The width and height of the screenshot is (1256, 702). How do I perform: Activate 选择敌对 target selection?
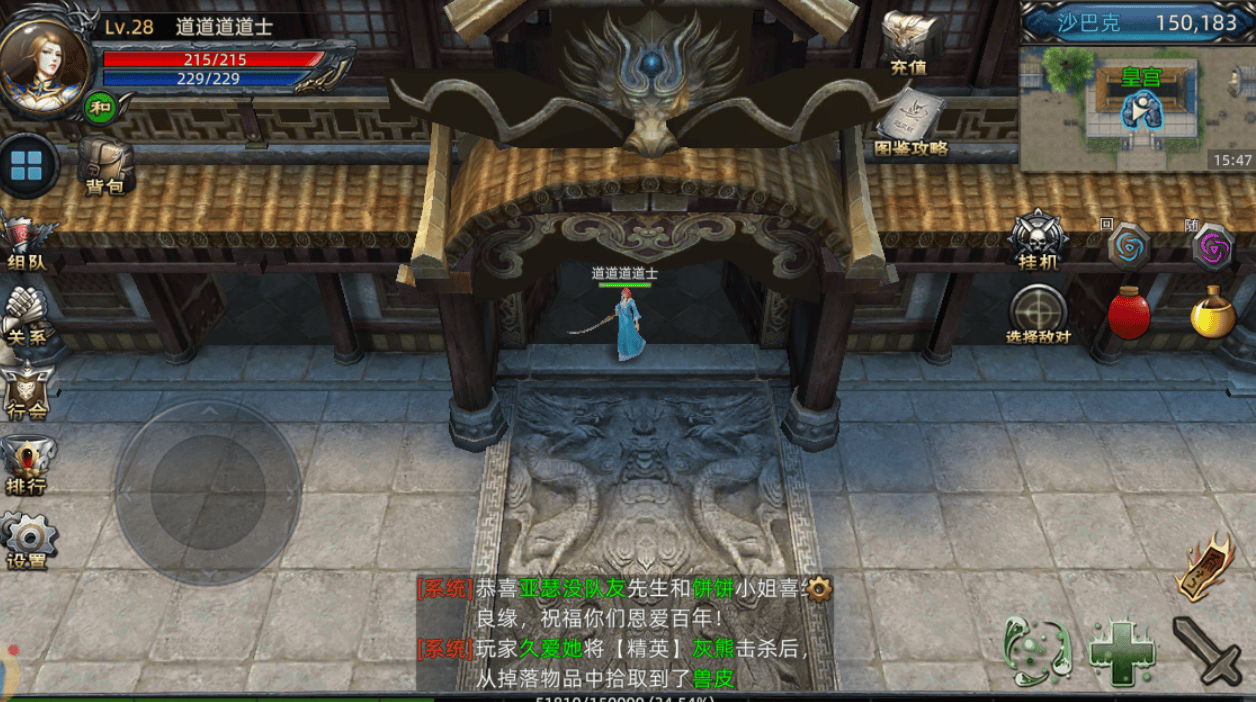point(1038,314)
